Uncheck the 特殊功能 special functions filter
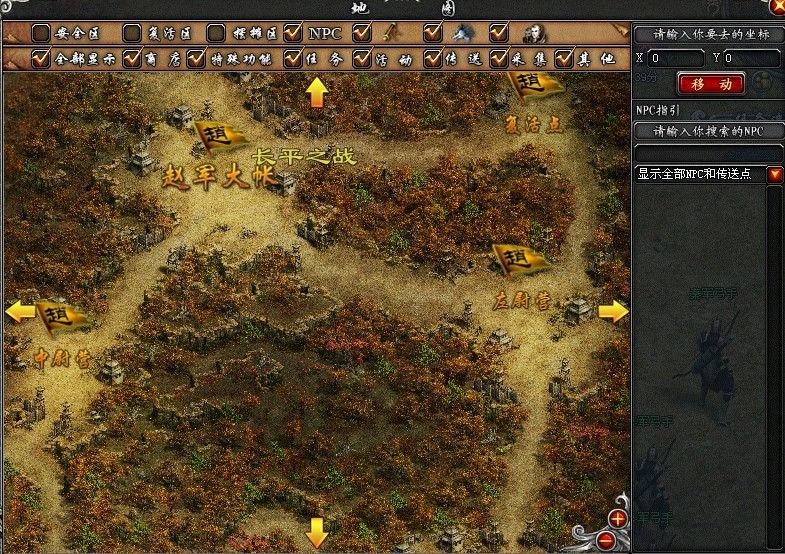Screen dimensions: 785x554 203,59
